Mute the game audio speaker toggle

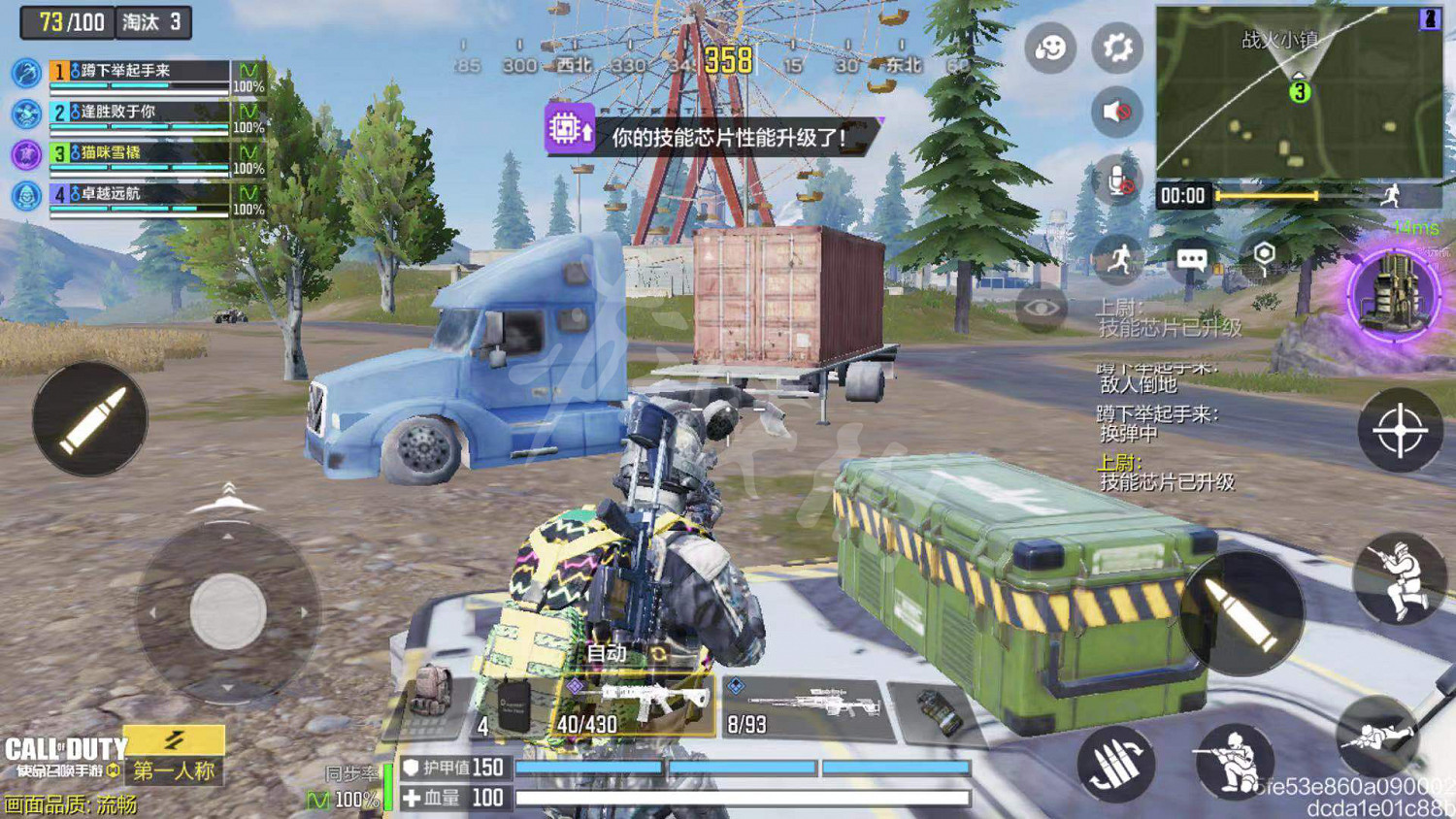click(x=1117, y=111)
